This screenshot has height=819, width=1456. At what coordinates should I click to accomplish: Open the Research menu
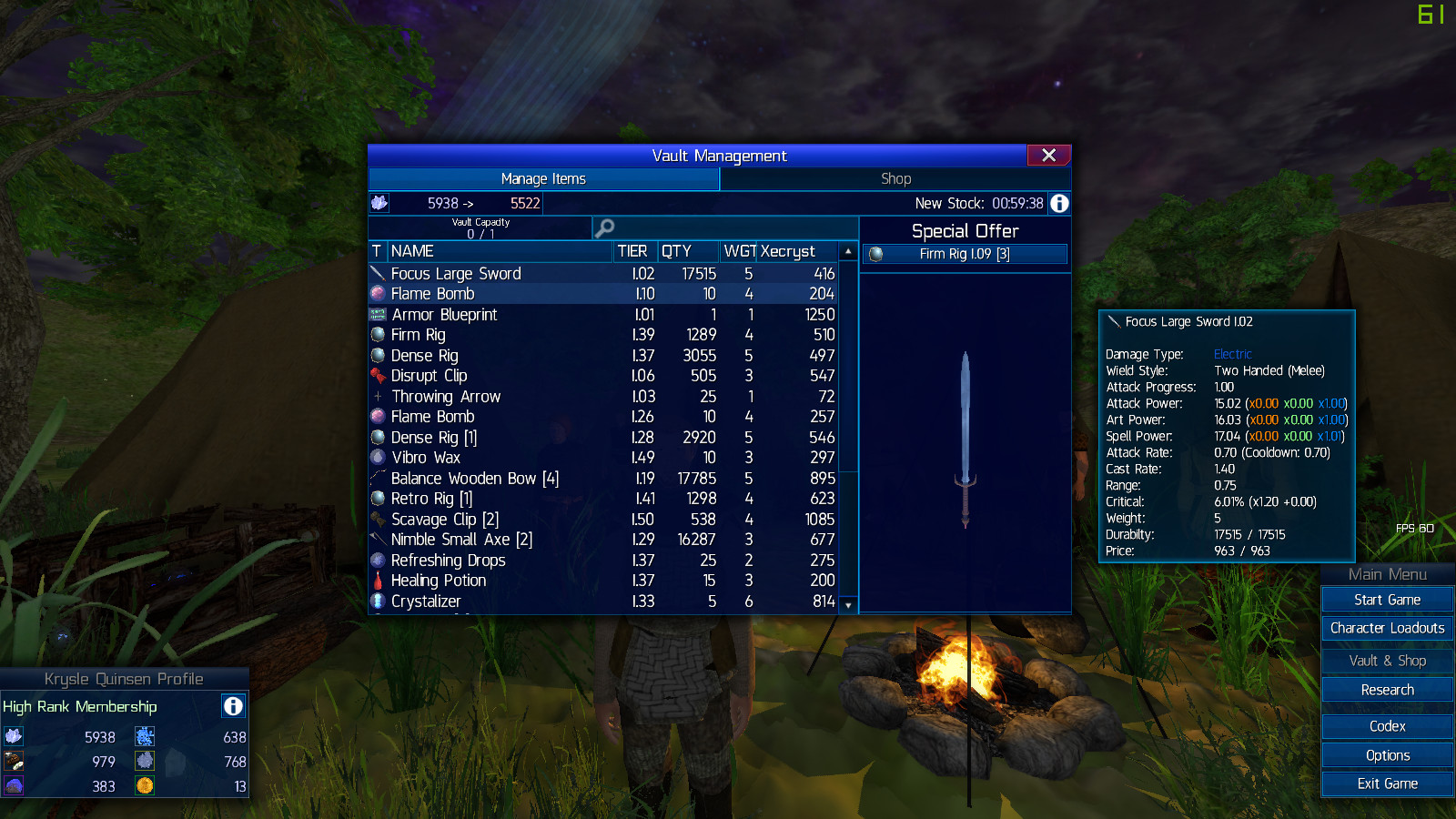[1386, 690]
